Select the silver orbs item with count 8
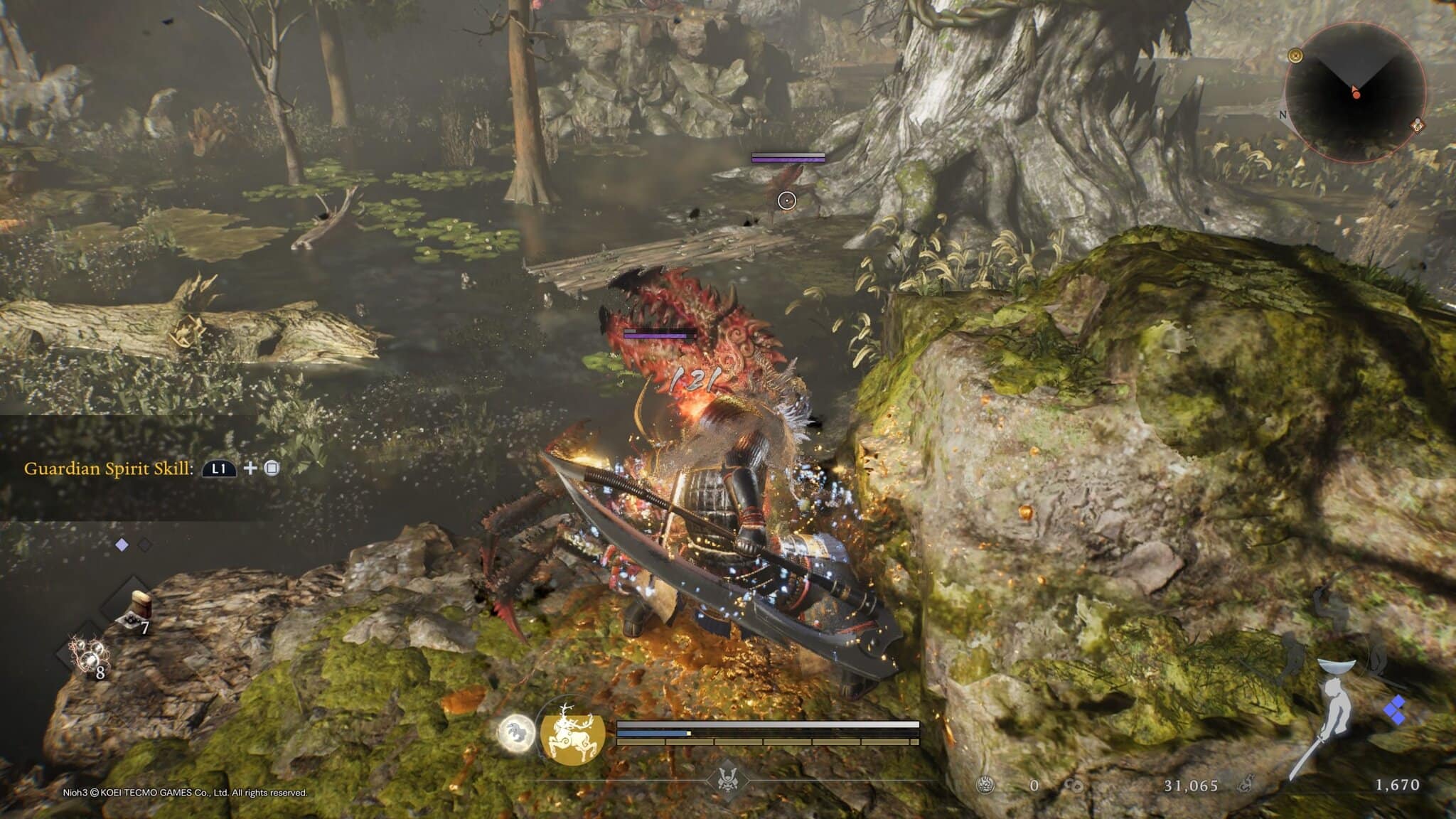 (87, 655)
